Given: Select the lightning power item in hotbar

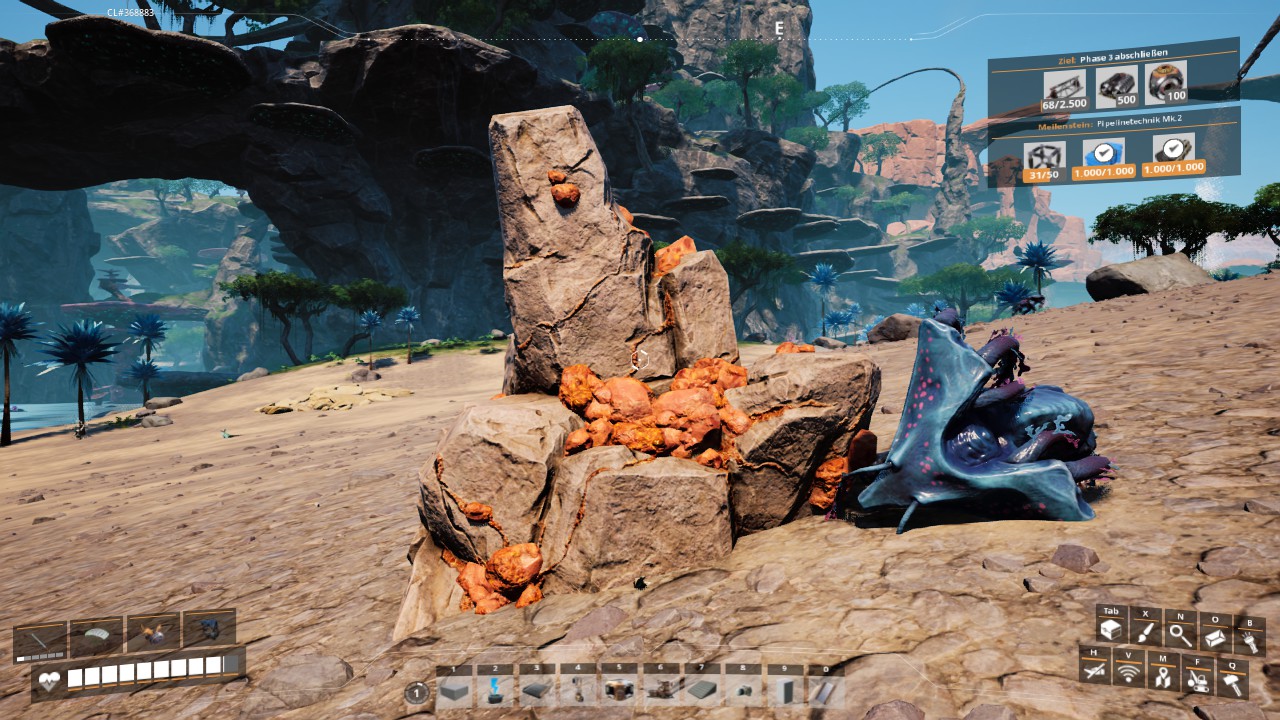Looking at the screenshot, I should point(494,690).
